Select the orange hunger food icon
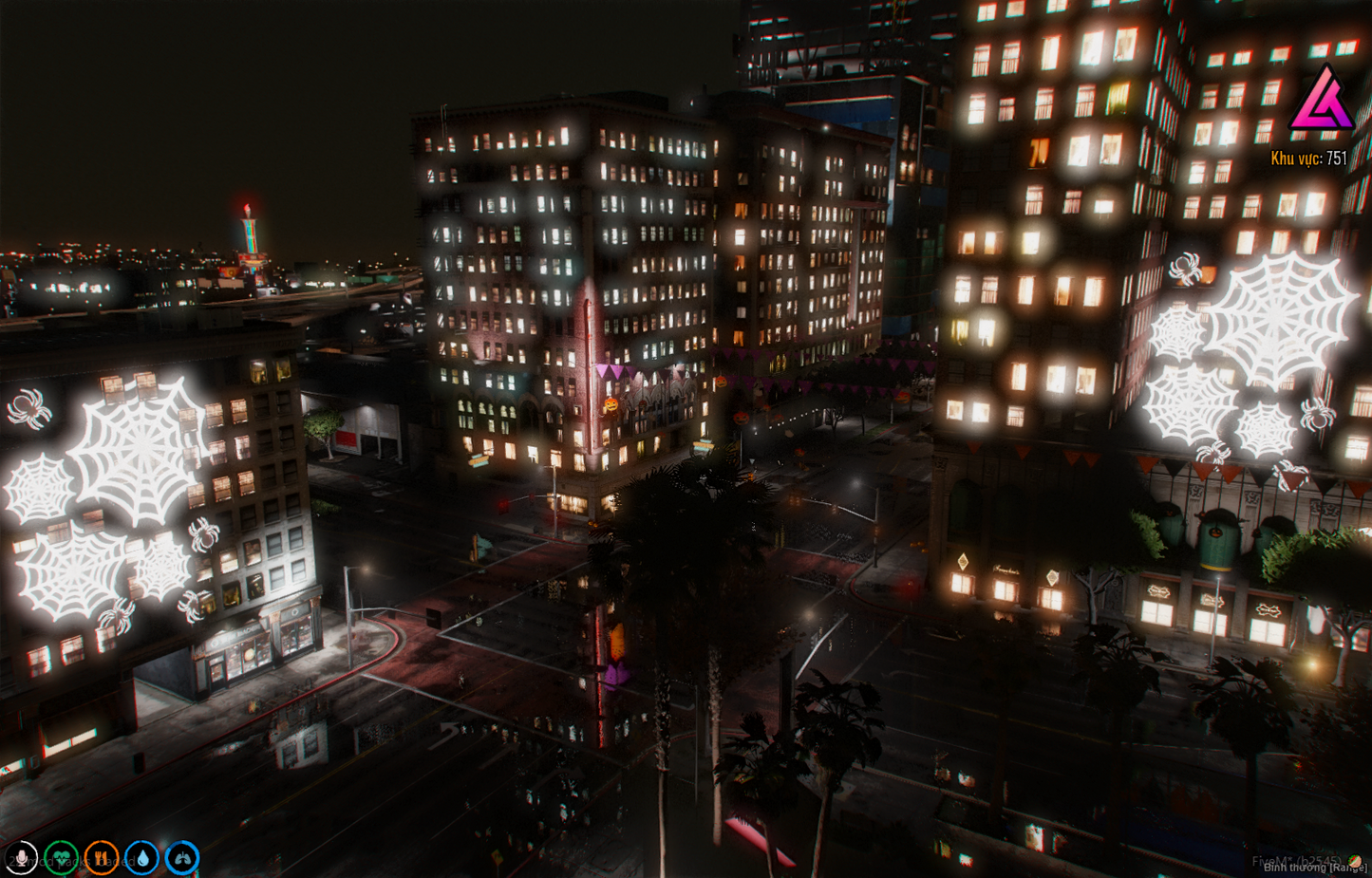The image size is (1372, 878). (103, 857)
